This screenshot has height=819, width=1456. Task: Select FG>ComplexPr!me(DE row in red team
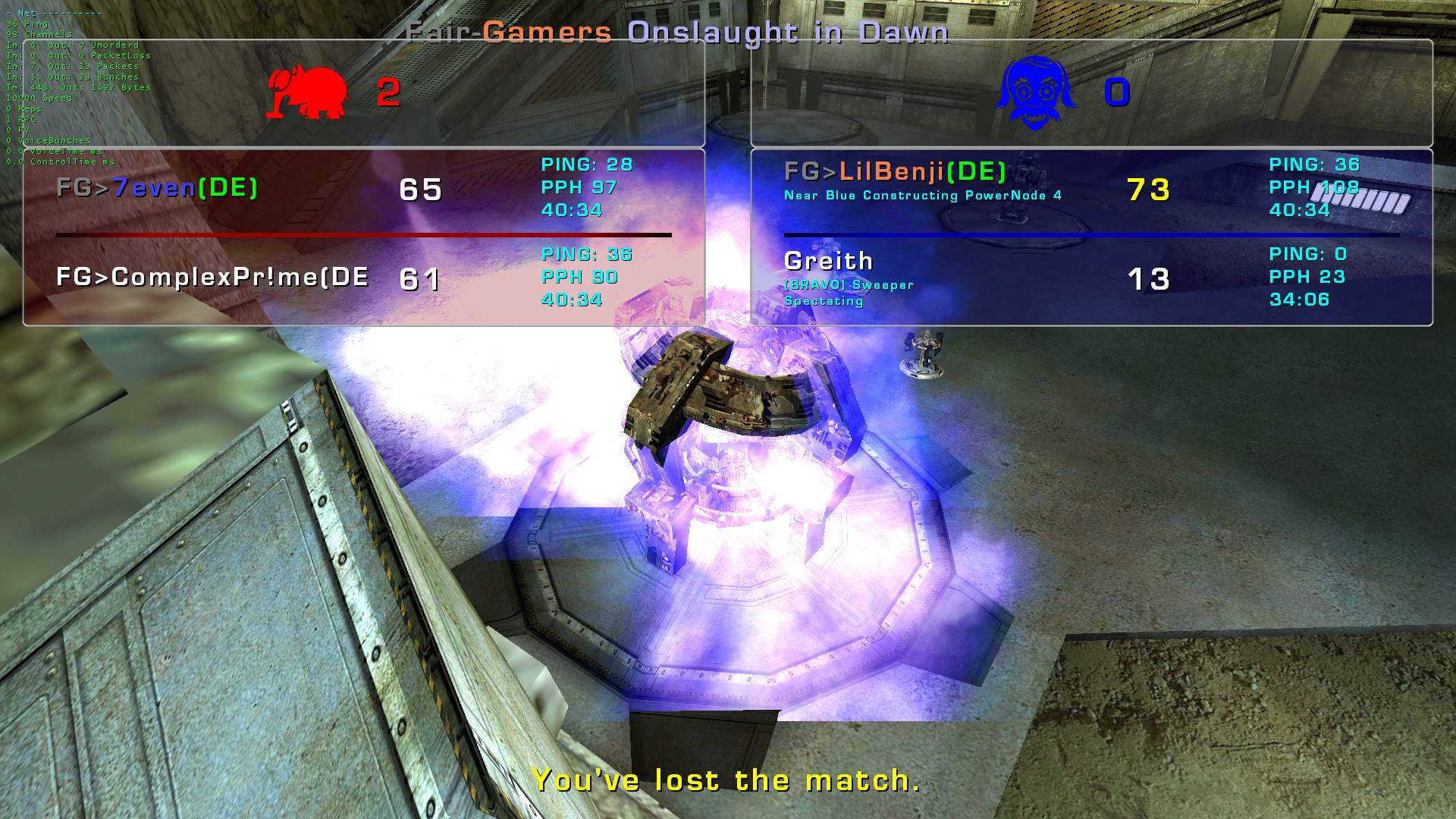(x=212, y=278)
